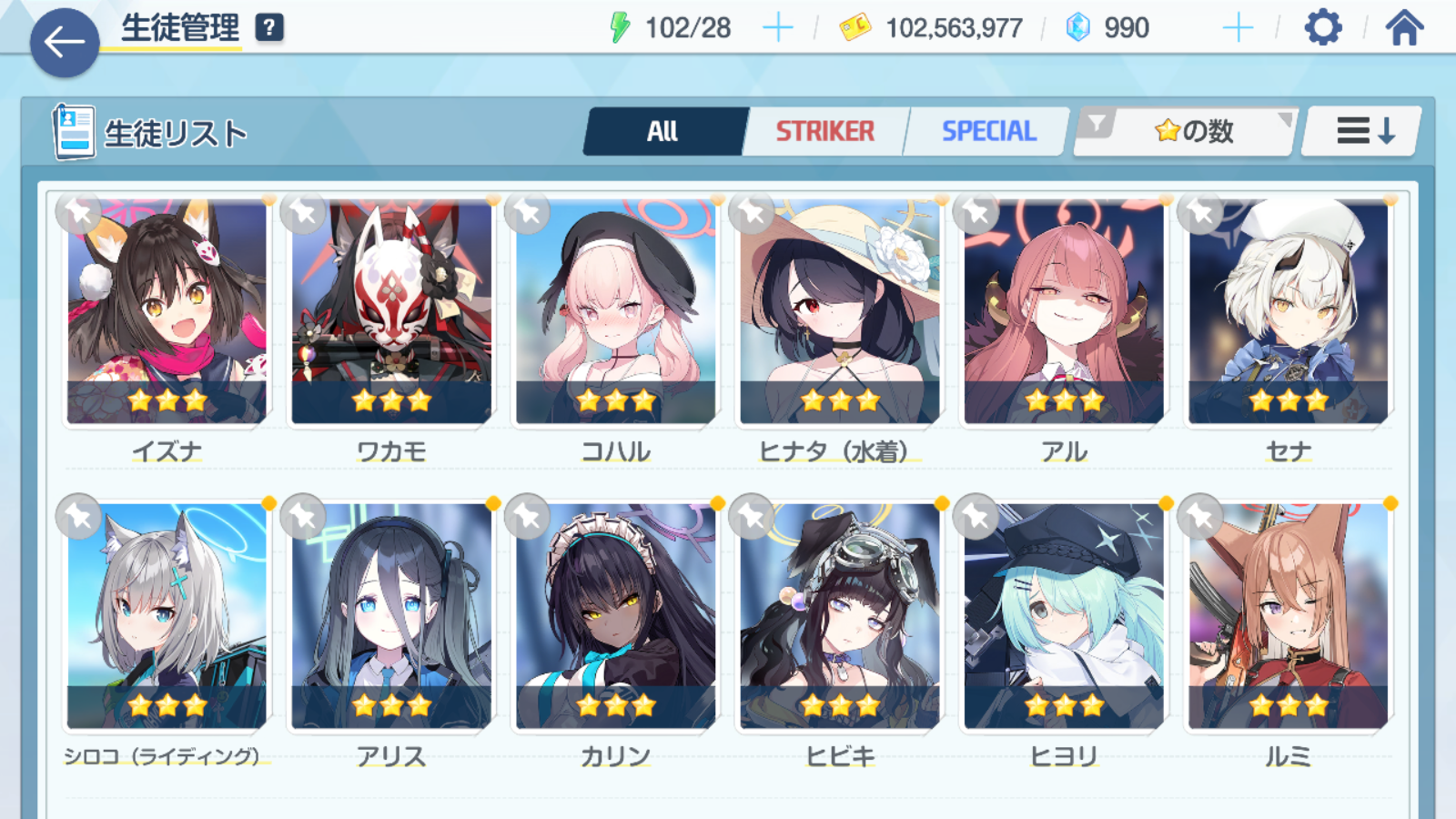Viewport: 1456px width, 819px height.
Task: Toggle the sort order direction button
Action: pyautogui.click(x=1363, y=132)
